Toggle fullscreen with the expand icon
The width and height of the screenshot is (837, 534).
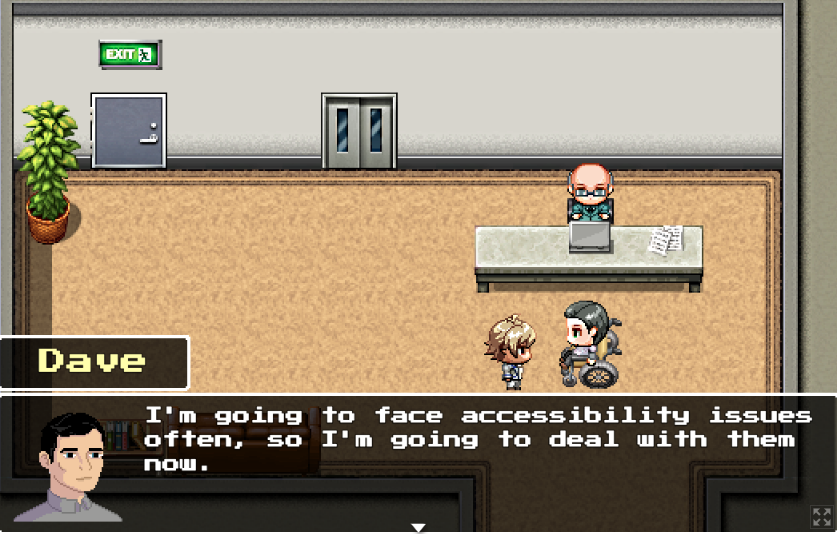point(821,517)
